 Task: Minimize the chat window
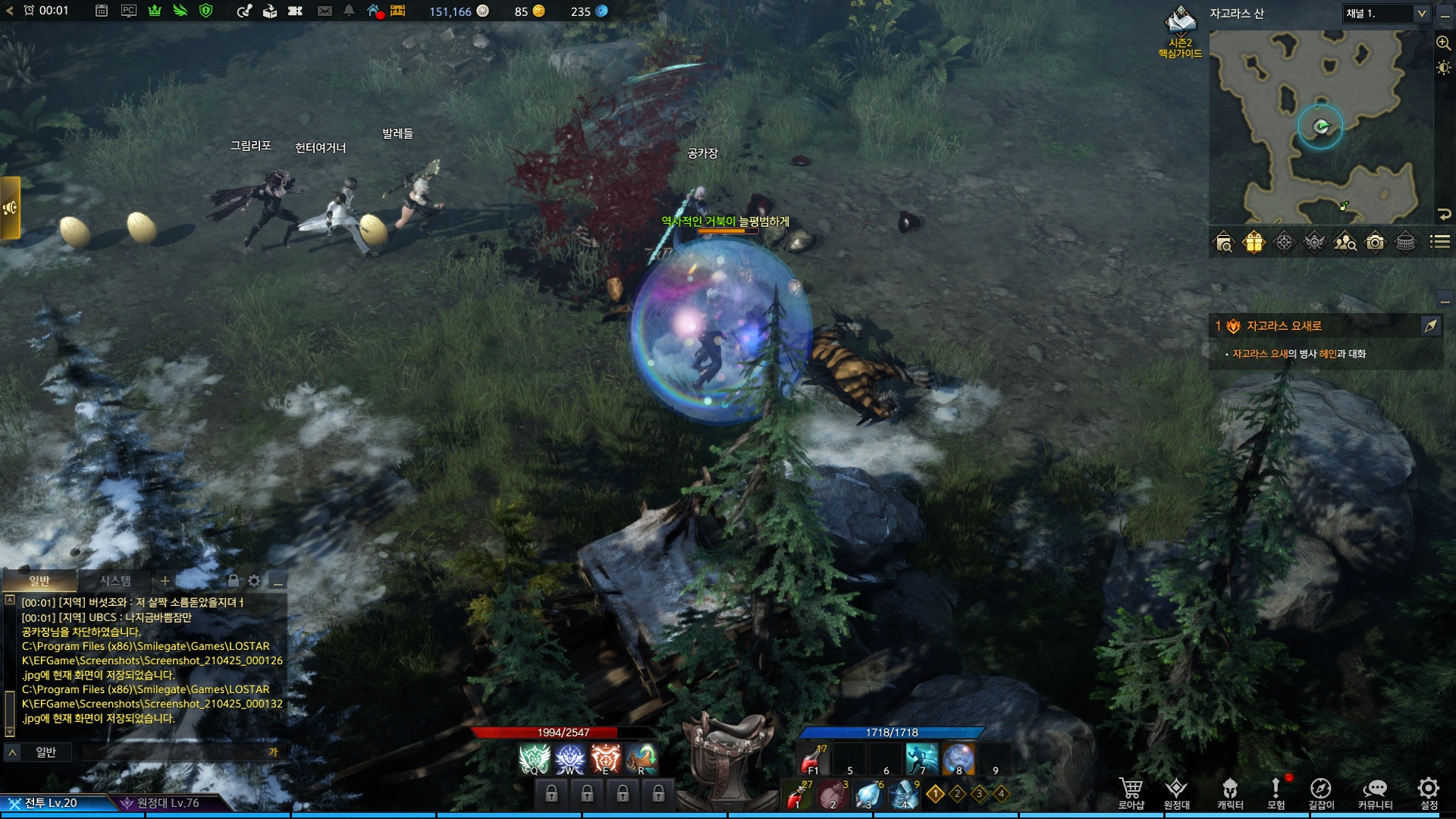[x=278, y=582]
